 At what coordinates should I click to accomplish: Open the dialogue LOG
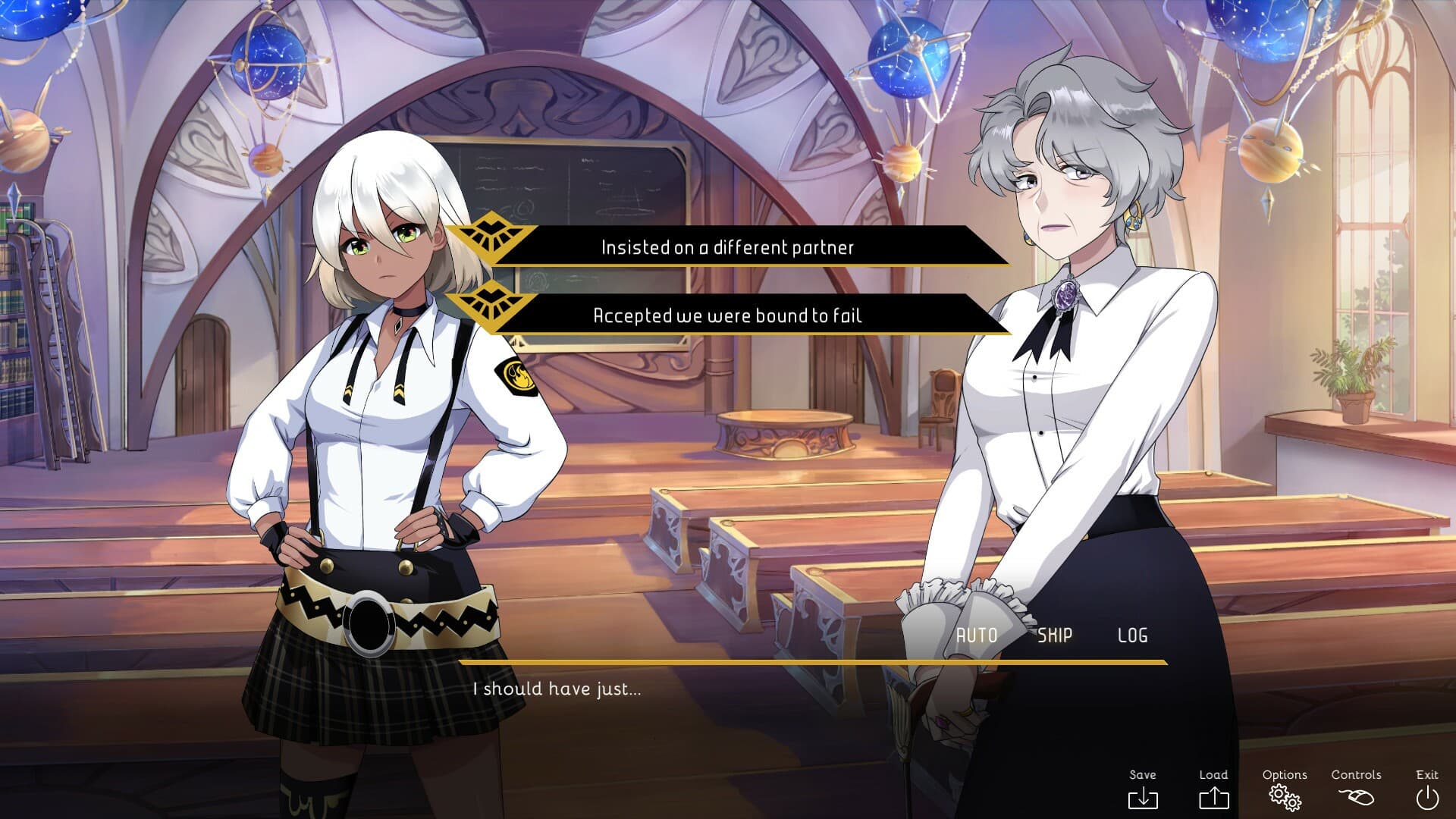(x=1132, y=635)
